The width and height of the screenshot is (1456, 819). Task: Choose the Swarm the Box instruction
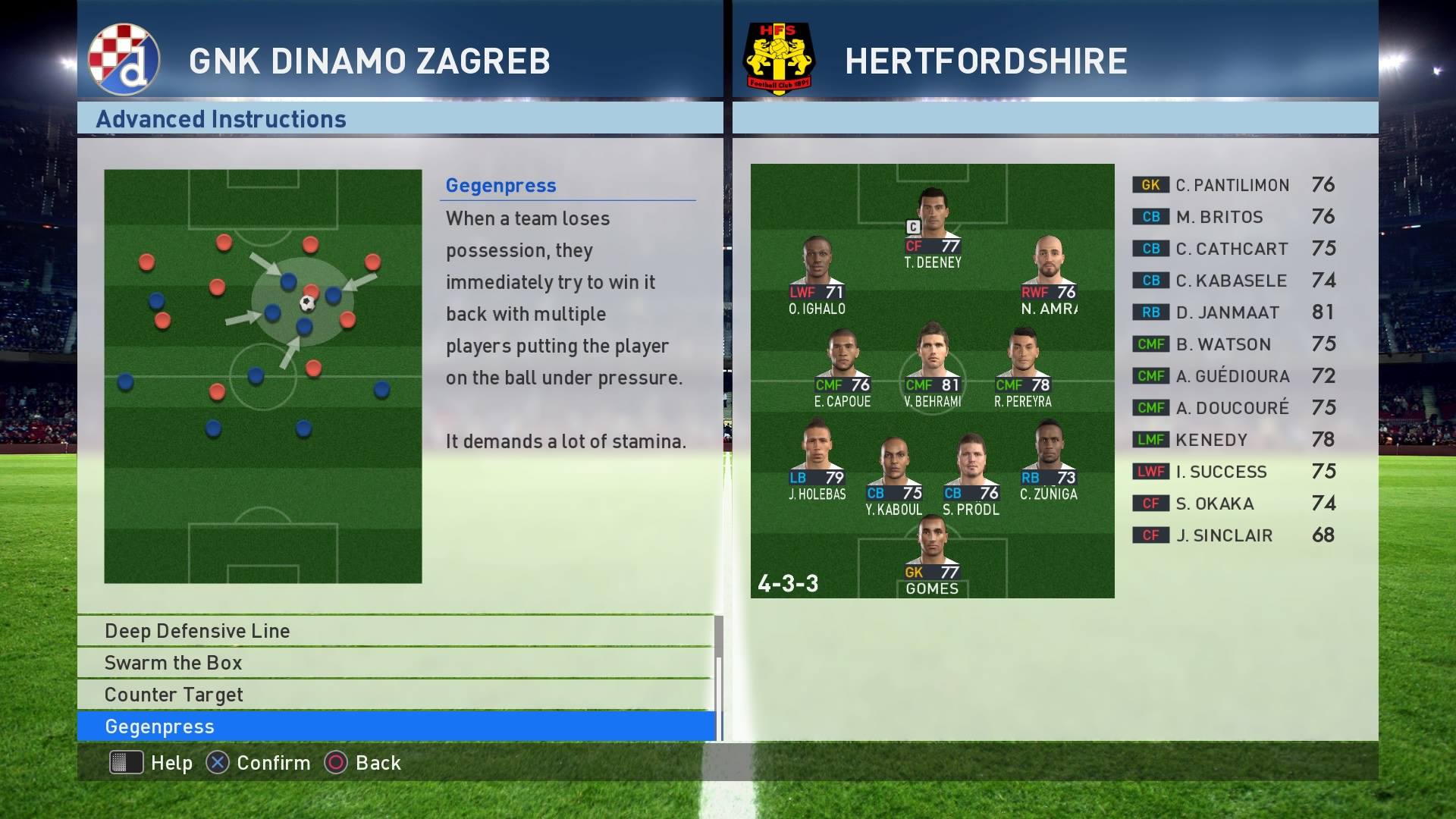coord(396,663)
